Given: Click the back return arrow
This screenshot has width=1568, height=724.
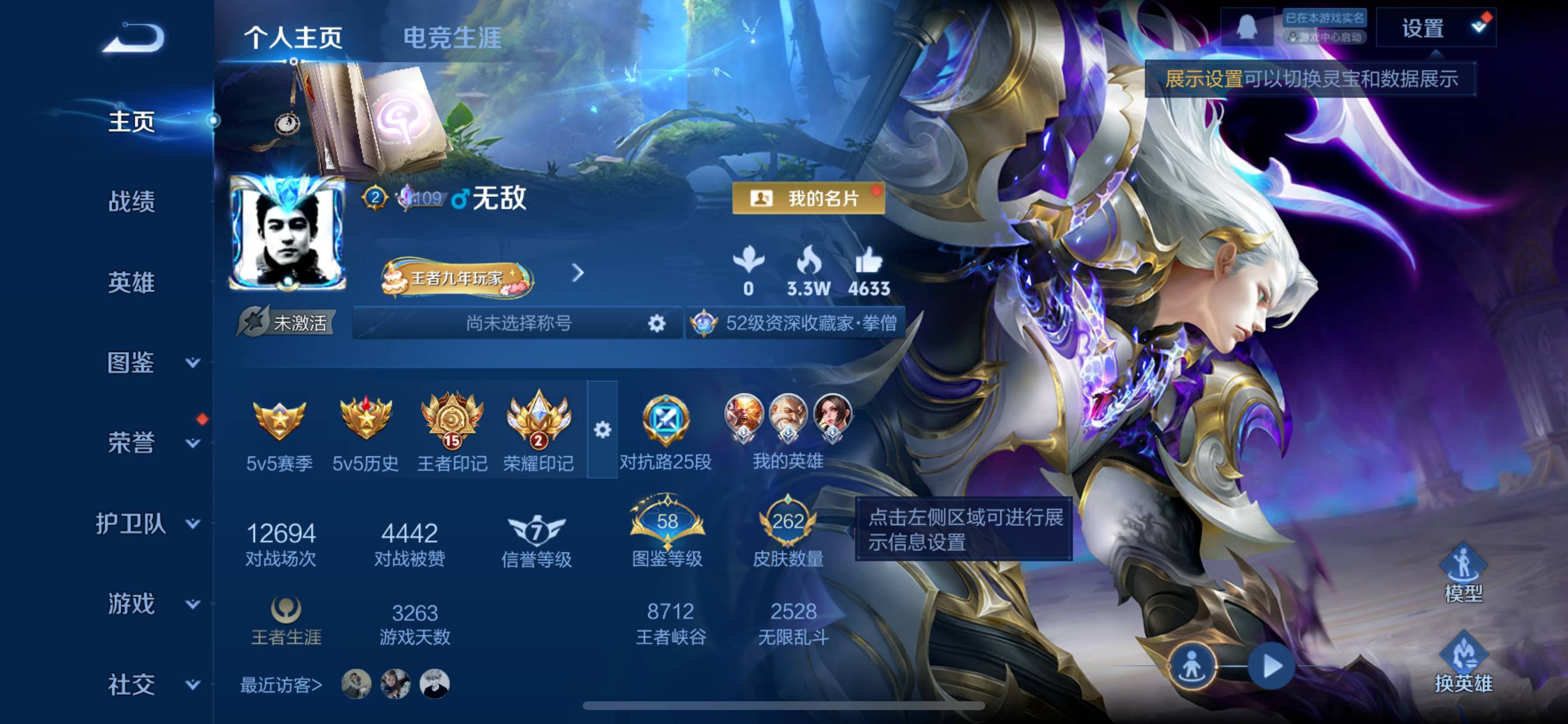Looking at the screenshot, I should pyautogui.click(x=132, y=38).
